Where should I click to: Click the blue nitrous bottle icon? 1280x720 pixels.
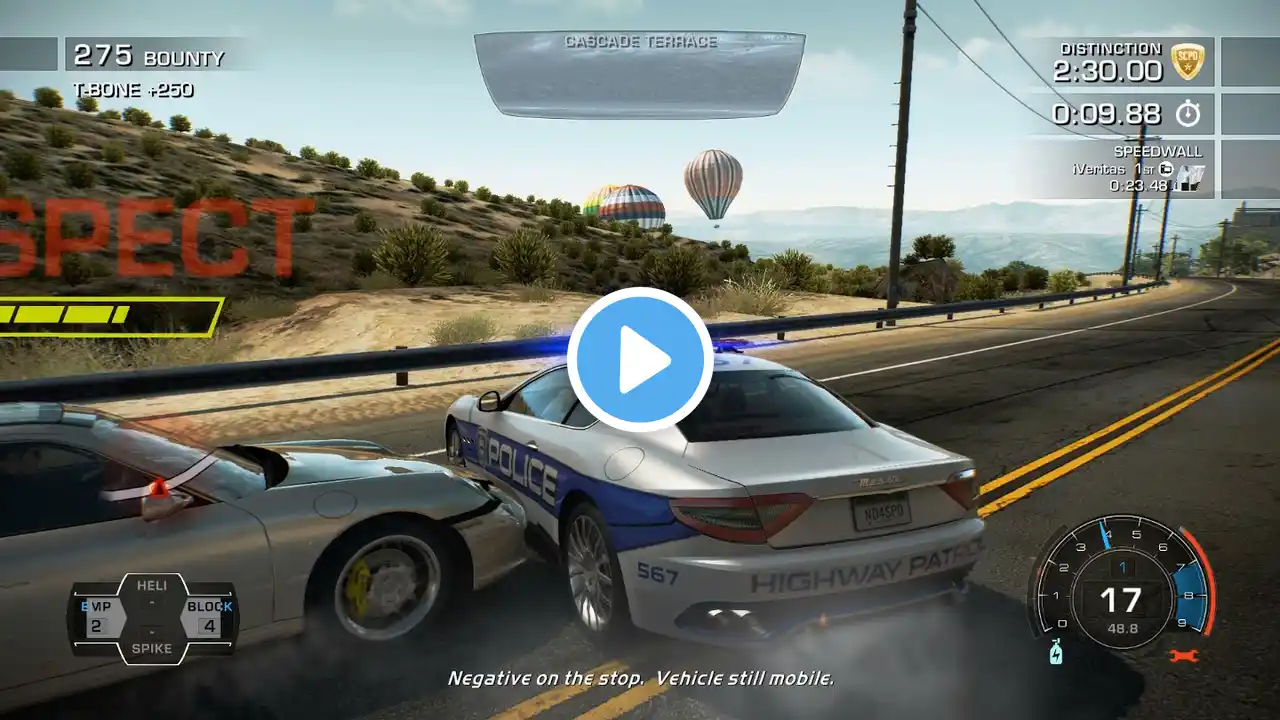tap(1056, 654)
